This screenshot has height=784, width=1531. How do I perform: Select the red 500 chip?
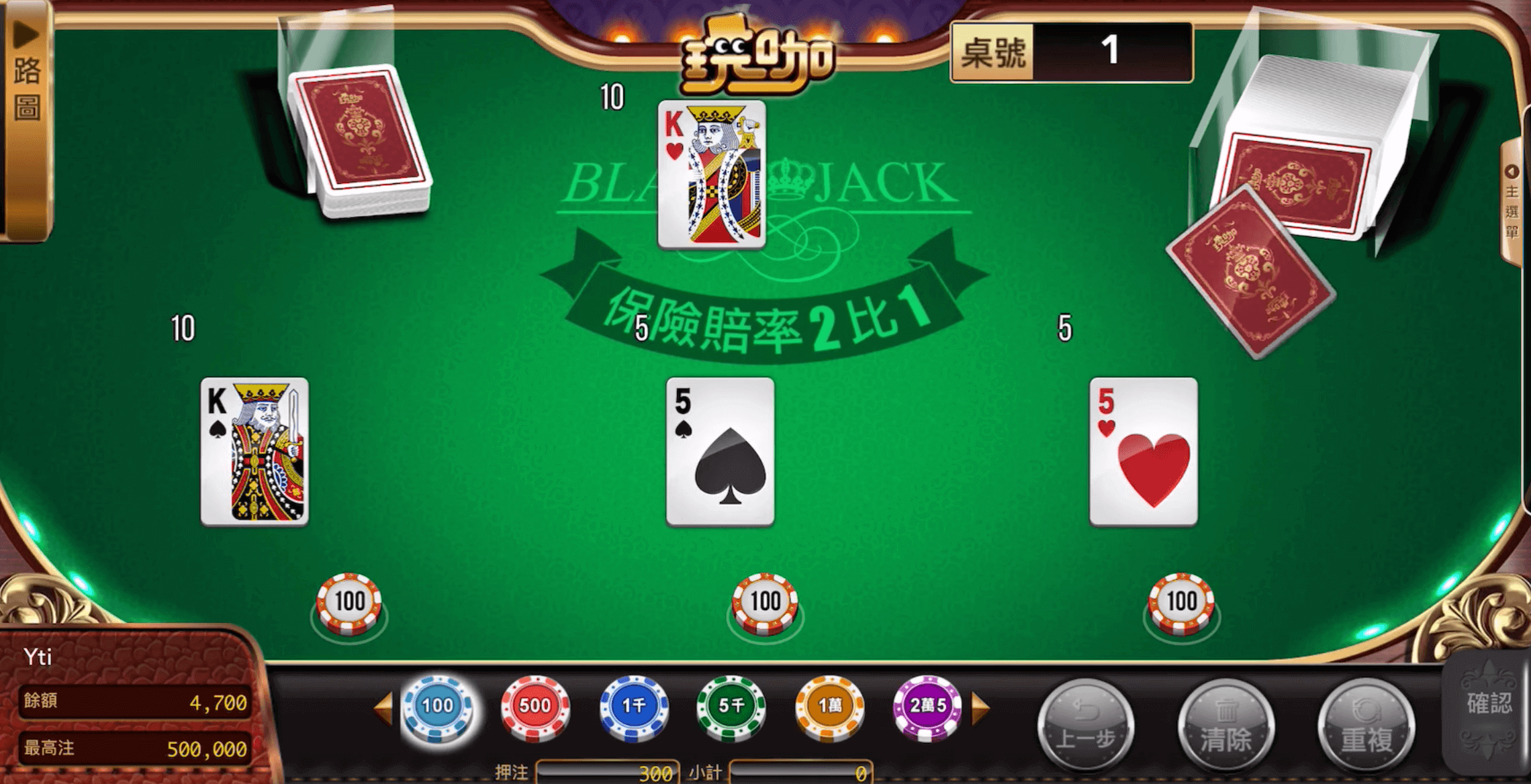(x=534, y=706)
